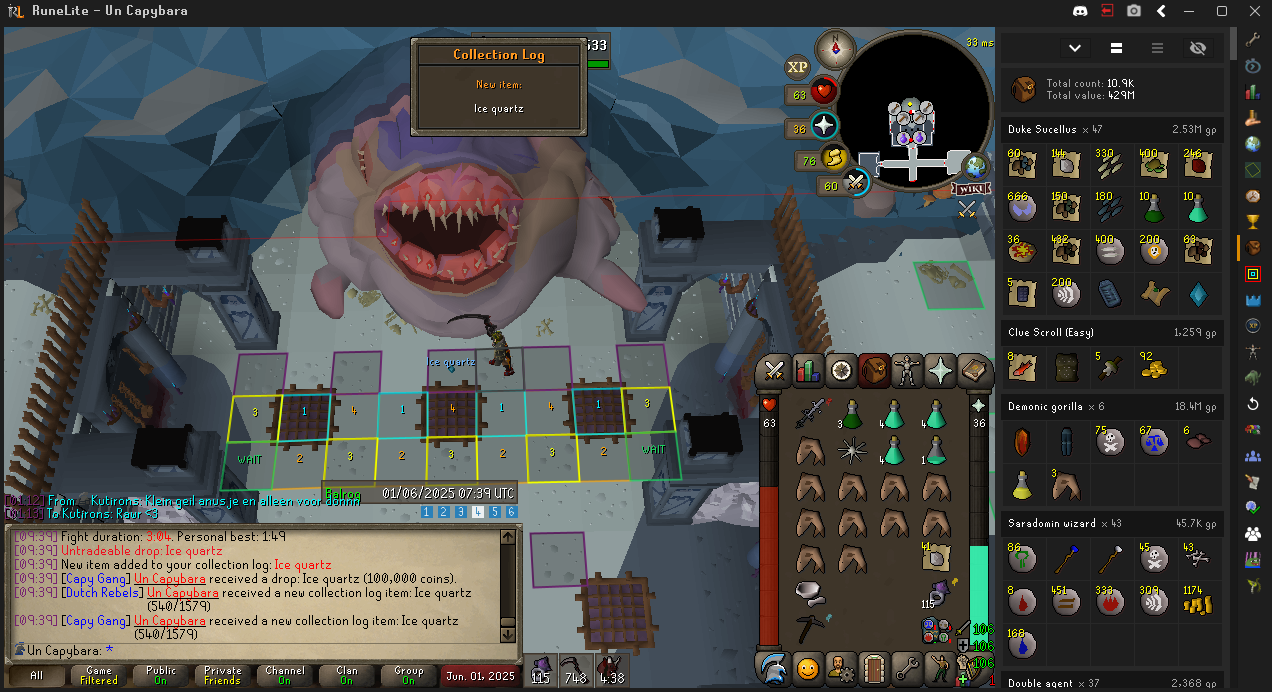Click the Wiki lookup banner
The height and width of the screenshot is (692, 1272).
tap(971, 188)
